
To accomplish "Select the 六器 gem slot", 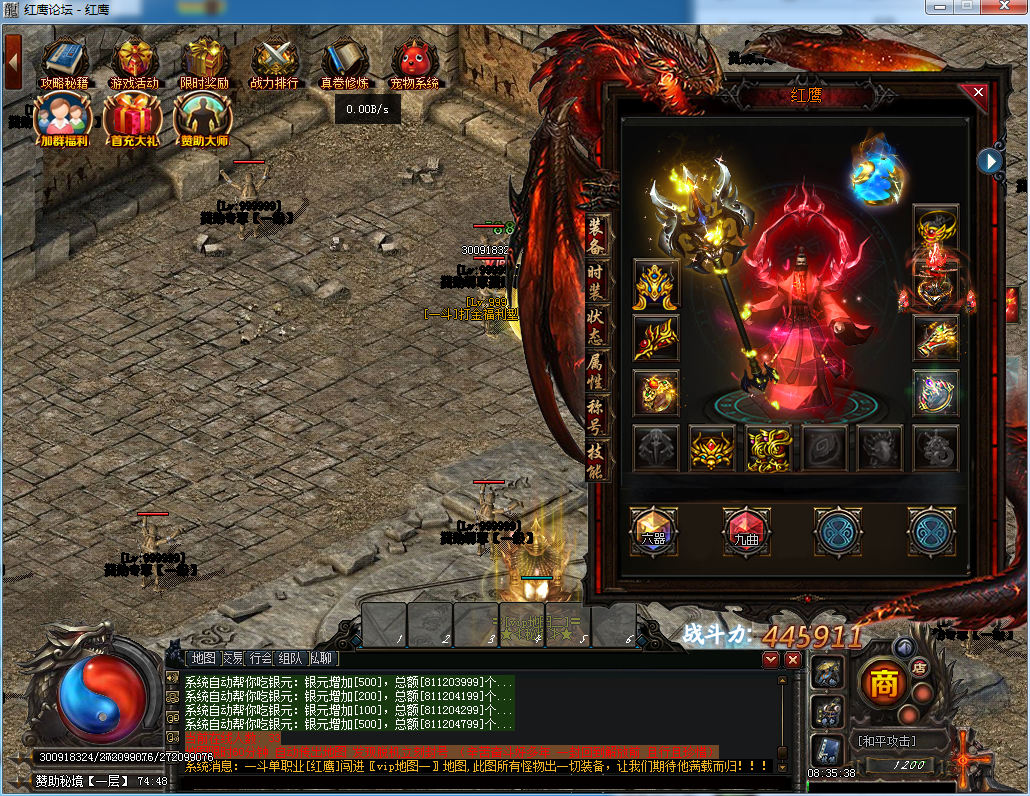I will pos(653,531).
